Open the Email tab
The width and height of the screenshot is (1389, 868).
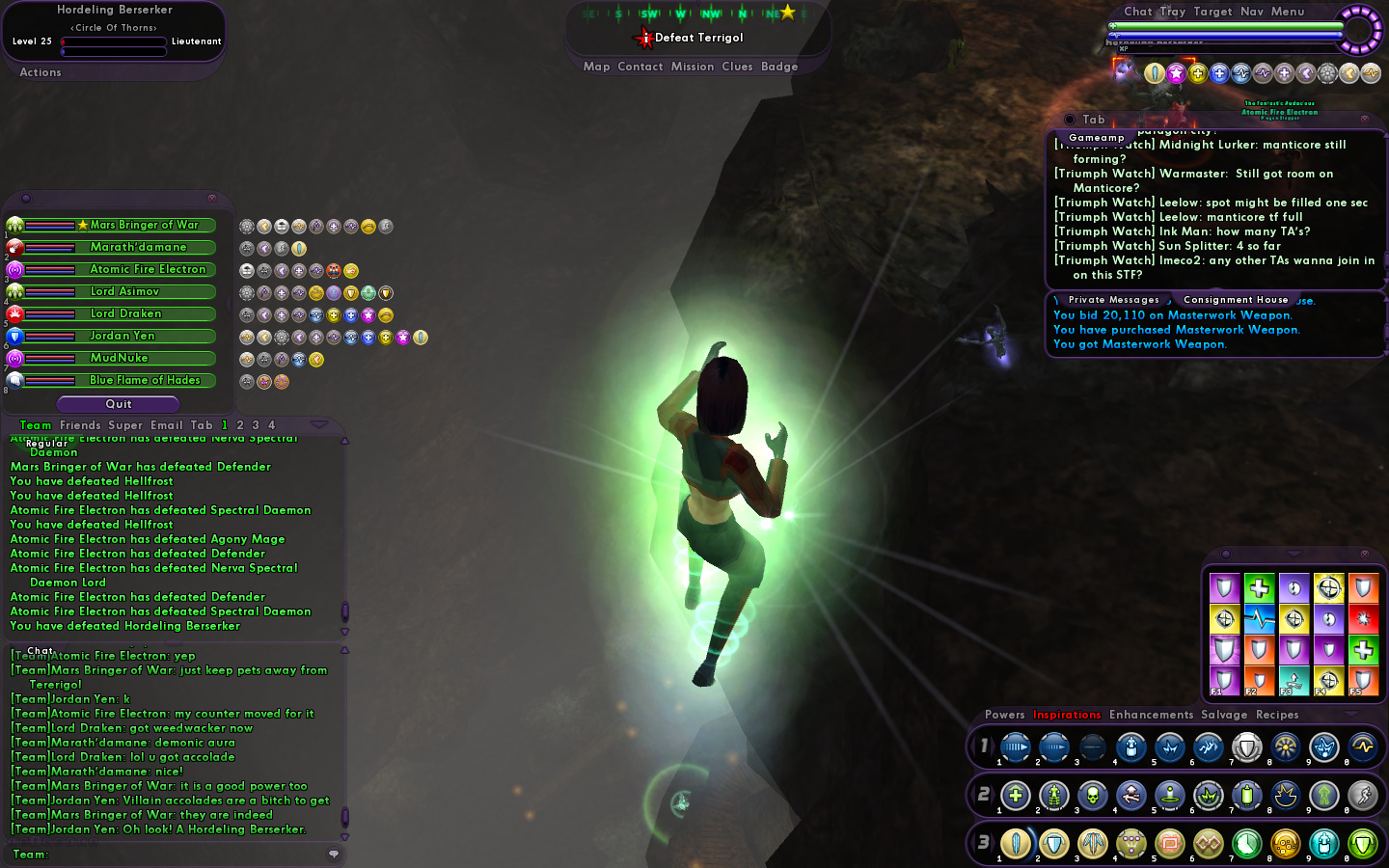pos(166,425)
